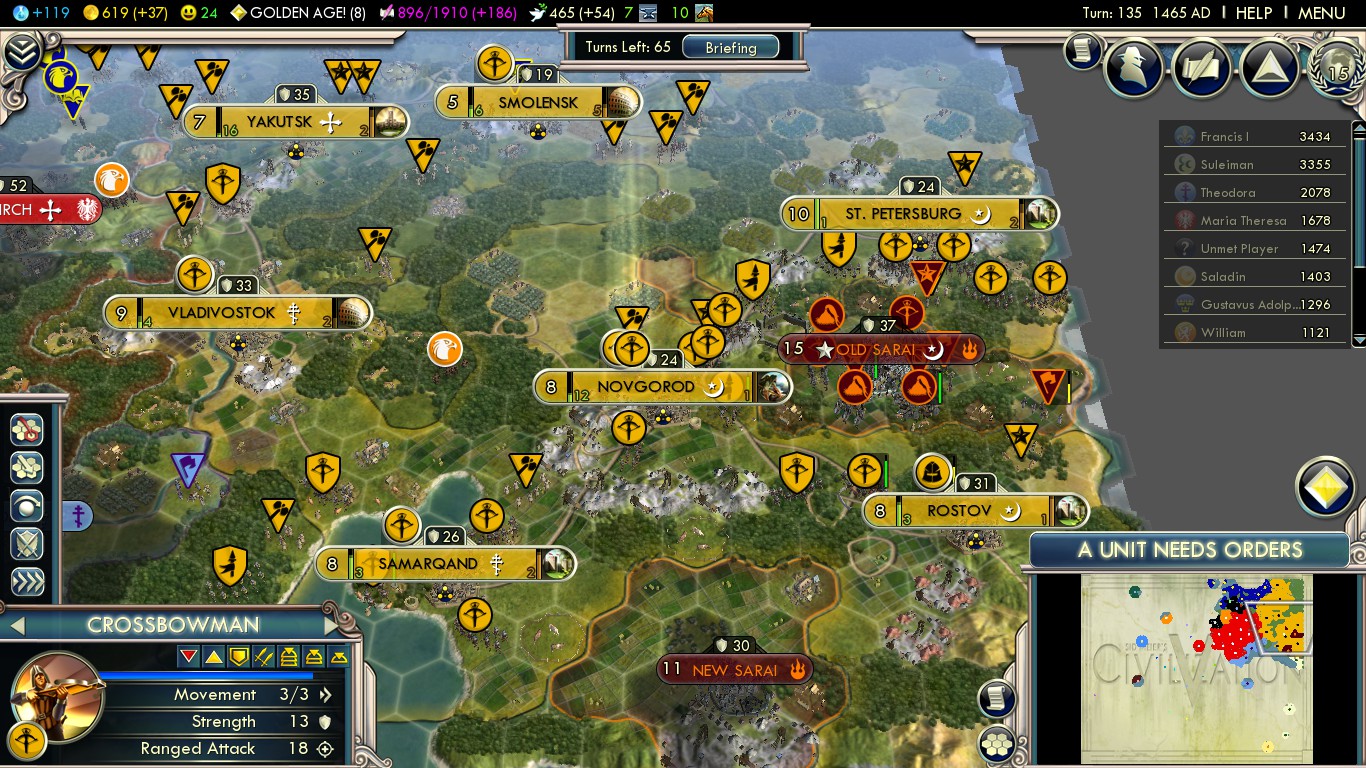Choose the shield and swords action button
This screenshot has width=1366, height=768.
27,544
